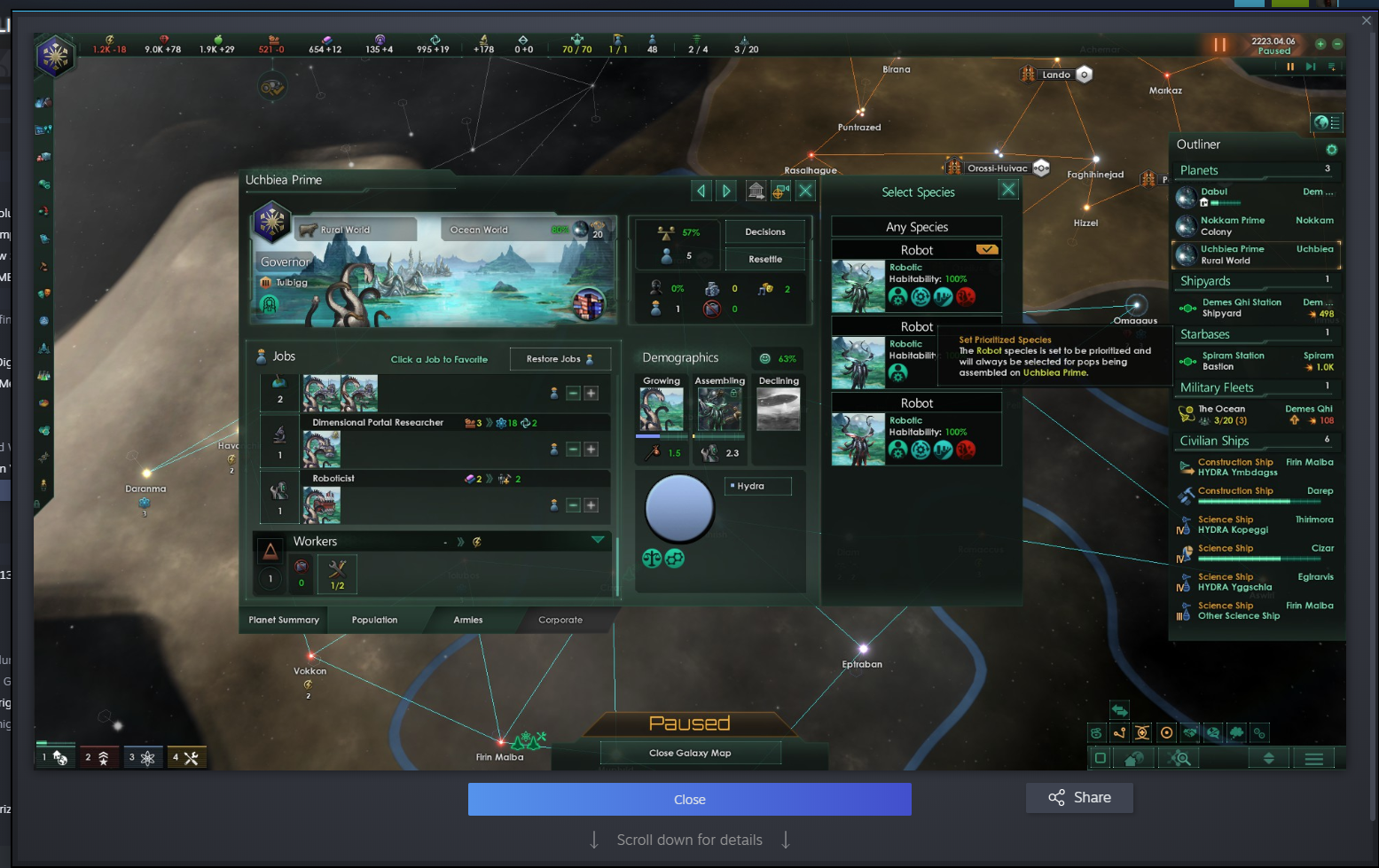This screenshot has width=1379, height=868.
Task: Click the relocate capital building icon
Action: click(756, 191)
